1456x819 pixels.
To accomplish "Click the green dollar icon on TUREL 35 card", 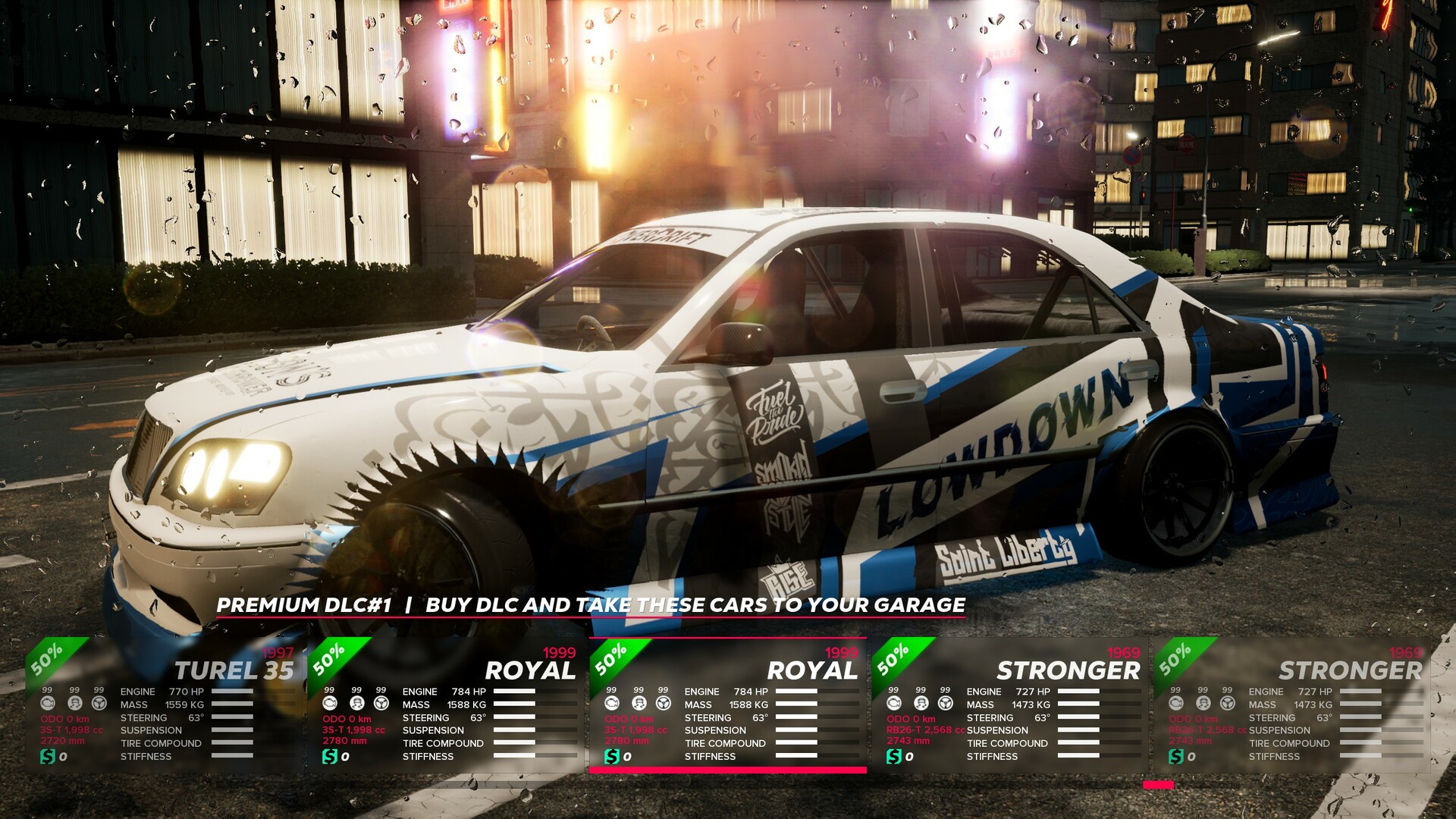I will pyautogui.click(x=49, y=756).
